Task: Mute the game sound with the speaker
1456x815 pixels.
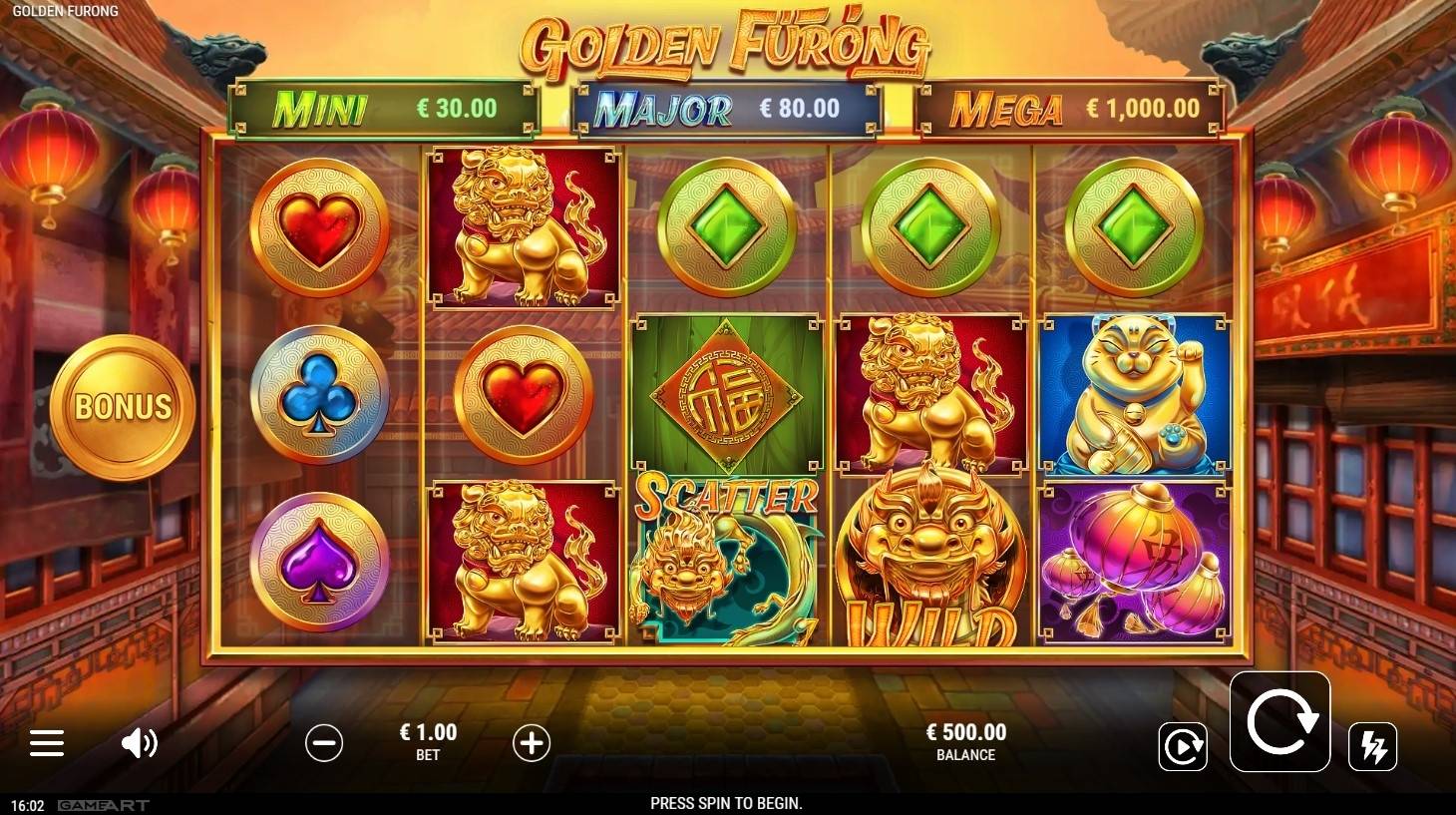Action: click(141, 743)
